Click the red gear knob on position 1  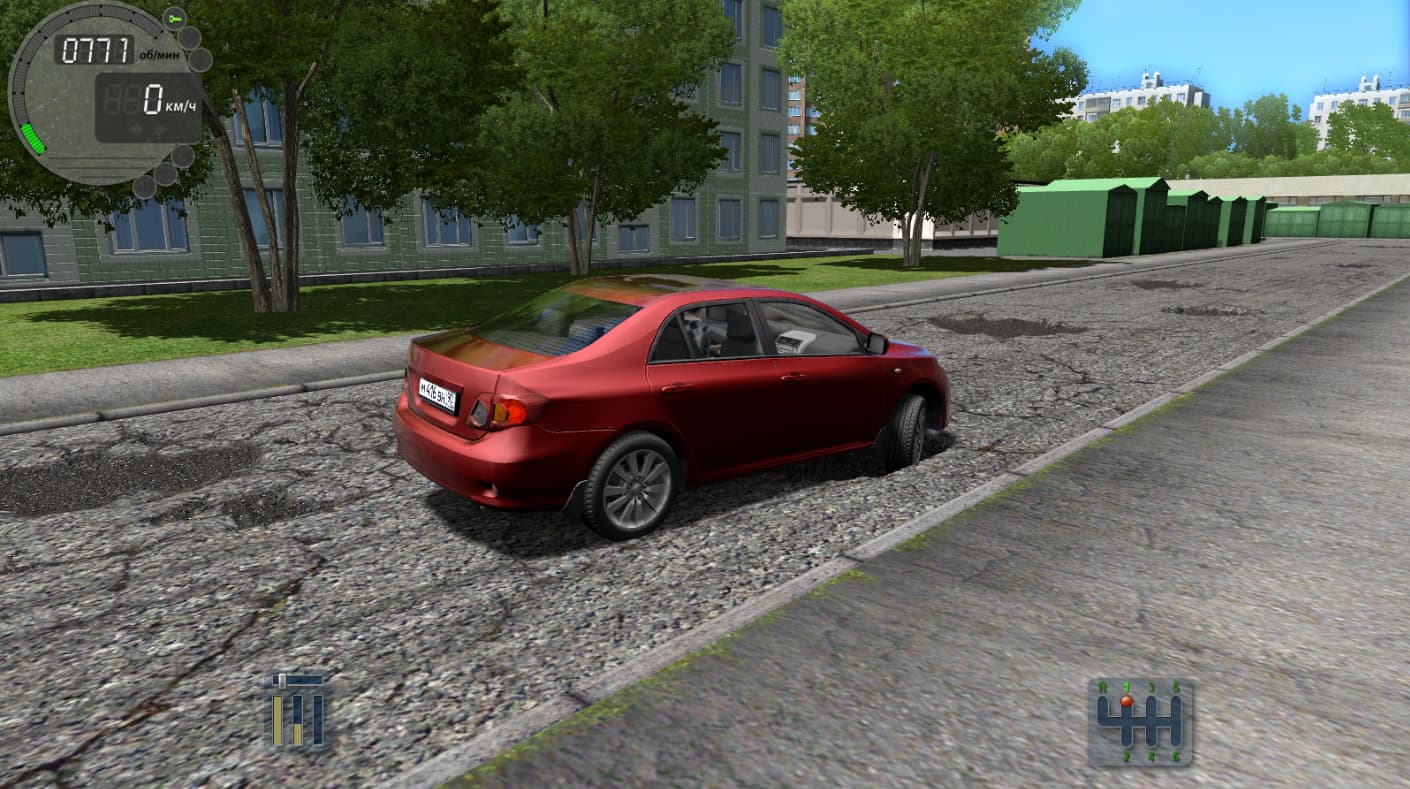click(x=1126, y=700)
